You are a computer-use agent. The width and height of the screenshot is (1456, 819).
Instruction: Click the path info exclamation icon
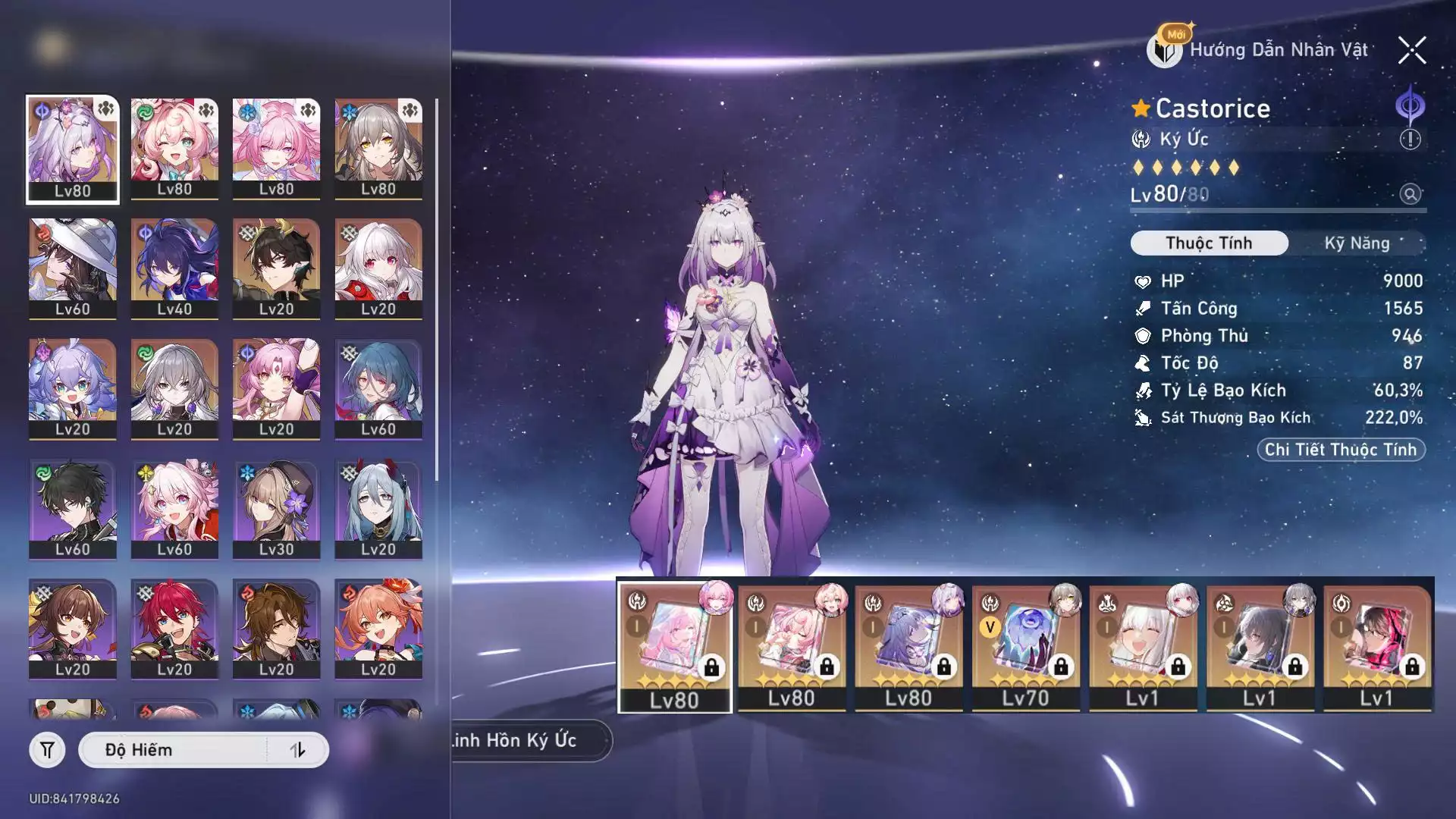pyautogui.click(x=1410, y=140)
